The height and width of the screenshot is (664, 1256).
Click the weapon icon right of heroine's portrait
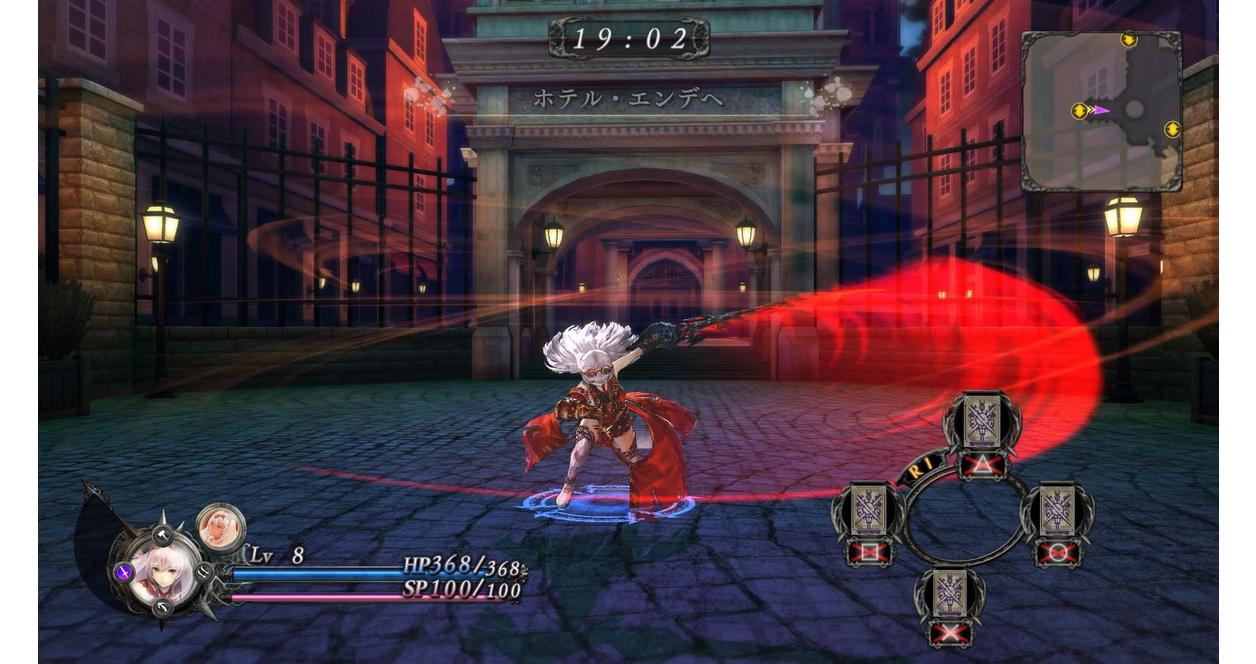(203, 573)
